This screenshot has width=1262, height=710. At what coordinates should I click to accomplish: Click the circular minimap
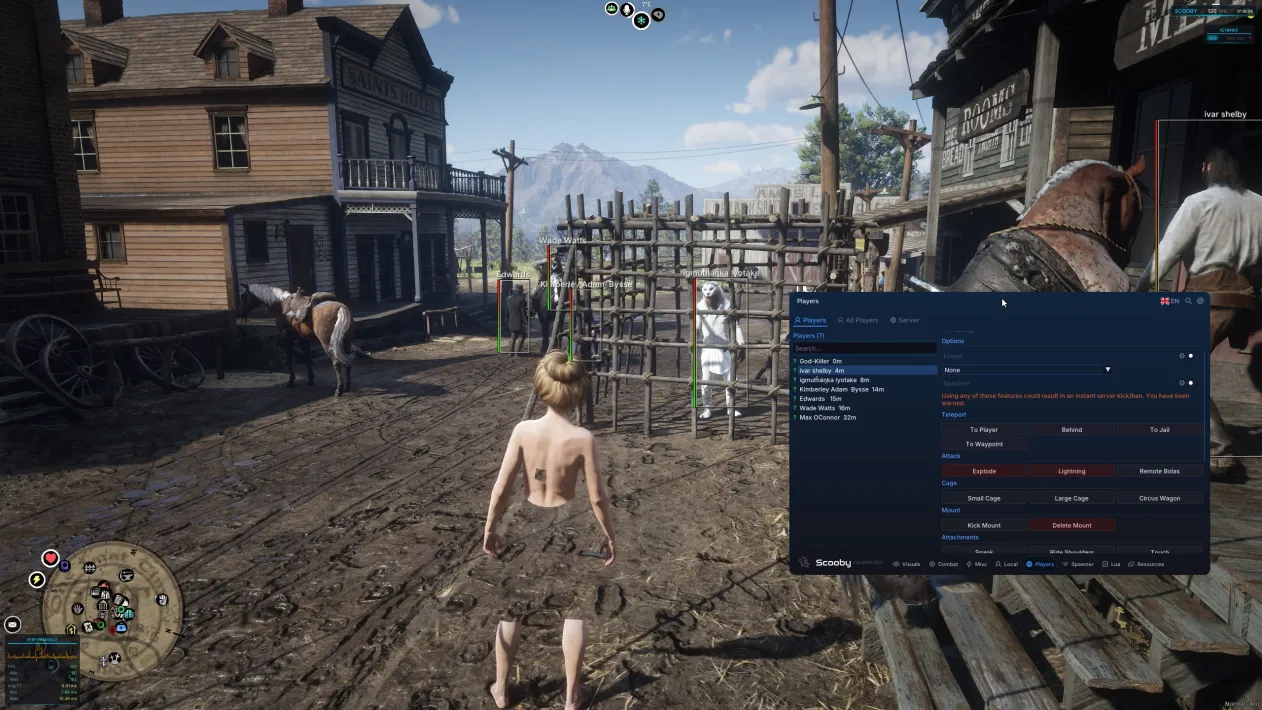112,612
